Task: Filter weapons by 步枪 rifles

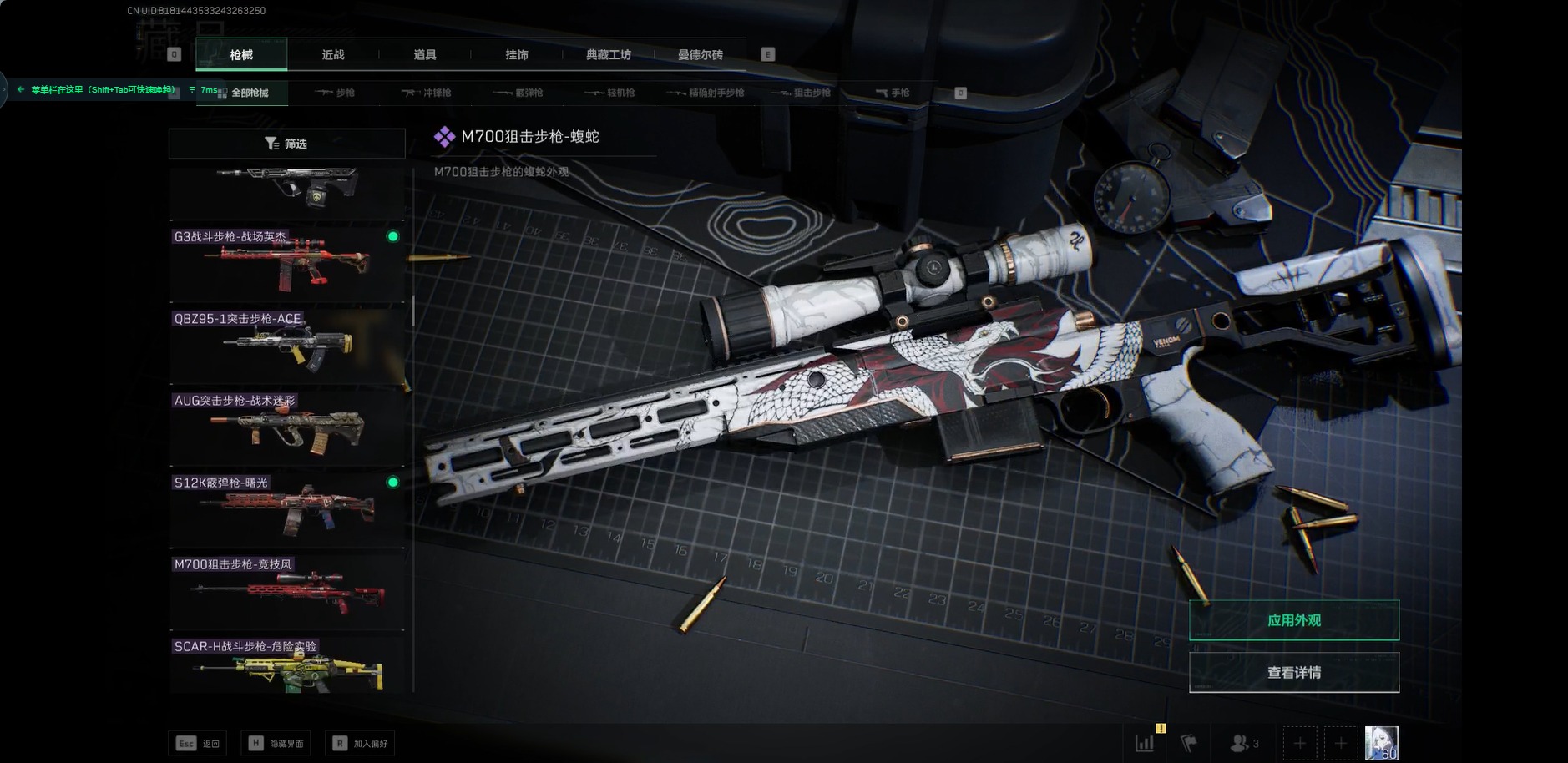Action: (336, 93)
